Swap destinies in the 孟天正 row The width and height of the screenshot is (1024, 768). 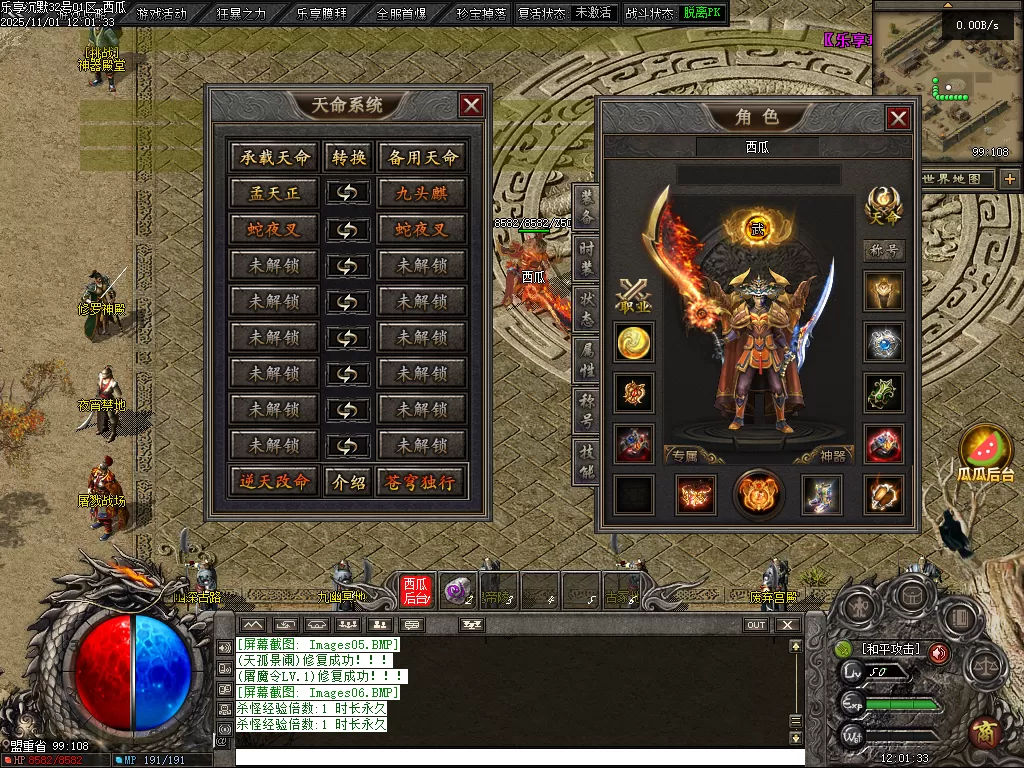coord(348,193)
